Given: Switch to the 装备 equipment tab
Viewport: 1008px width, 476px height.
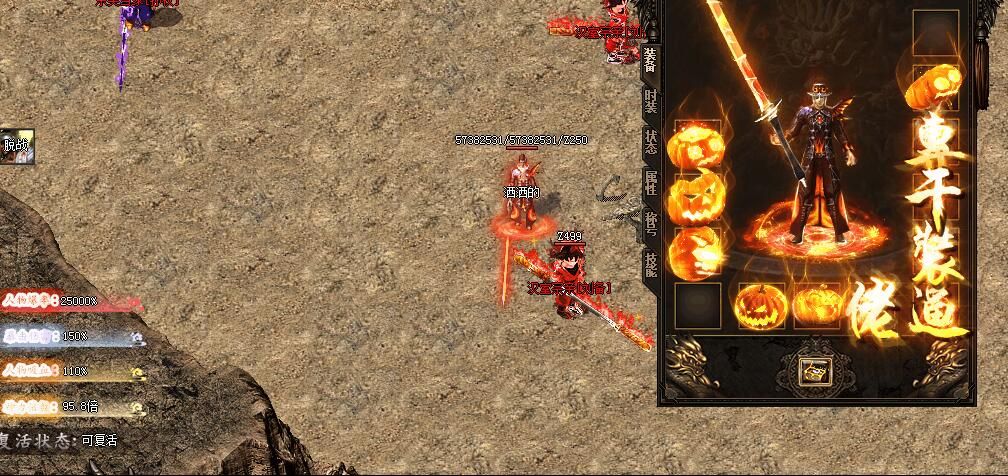Looking at the screenshot, I should coord(650,61).
